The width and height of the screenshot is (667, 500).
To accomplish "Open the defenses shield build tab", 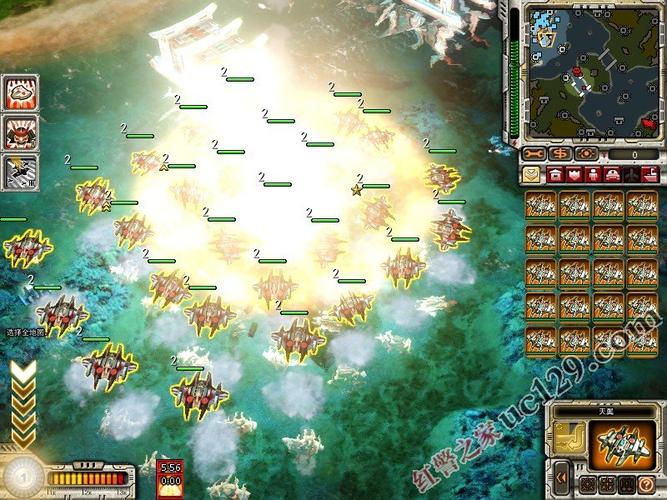I will [574, 174].
